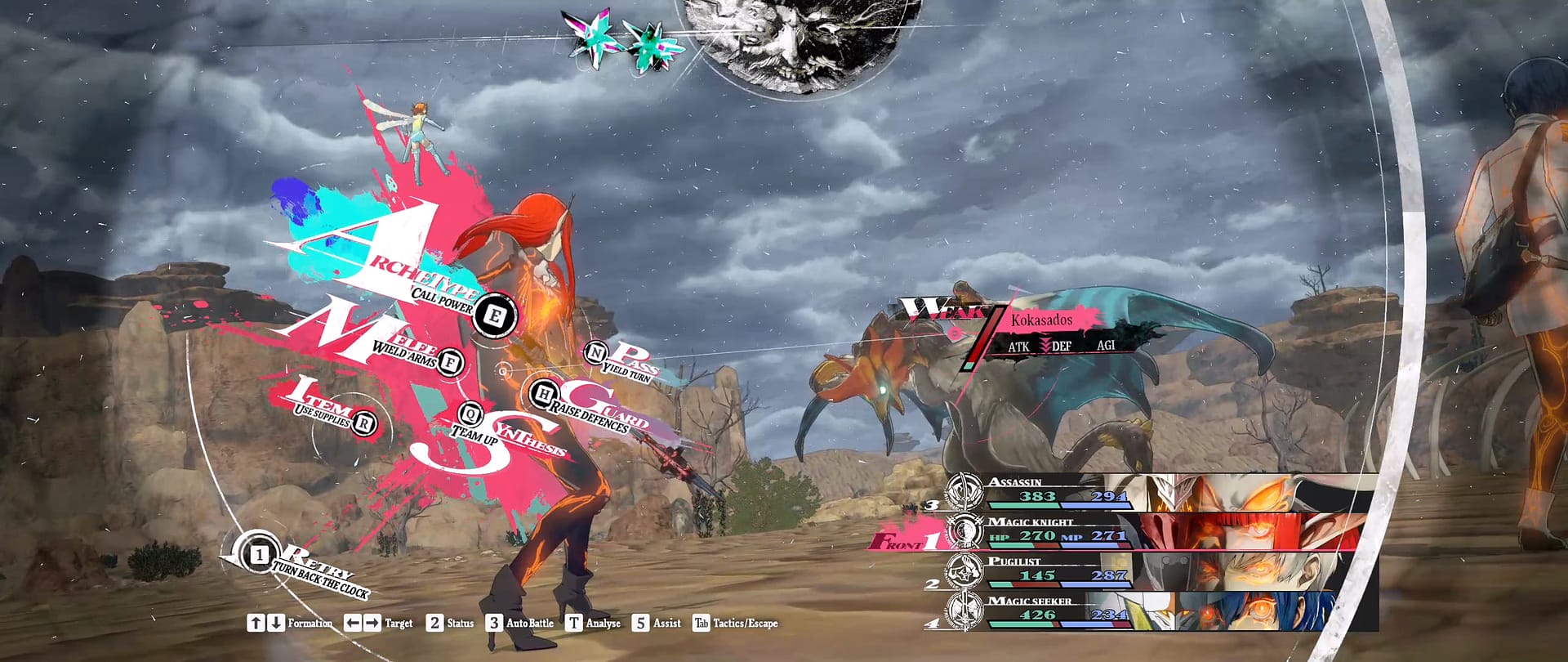Select the Assist option
The width and height of the screenshot is (1568, 662).
coord(657,623)
